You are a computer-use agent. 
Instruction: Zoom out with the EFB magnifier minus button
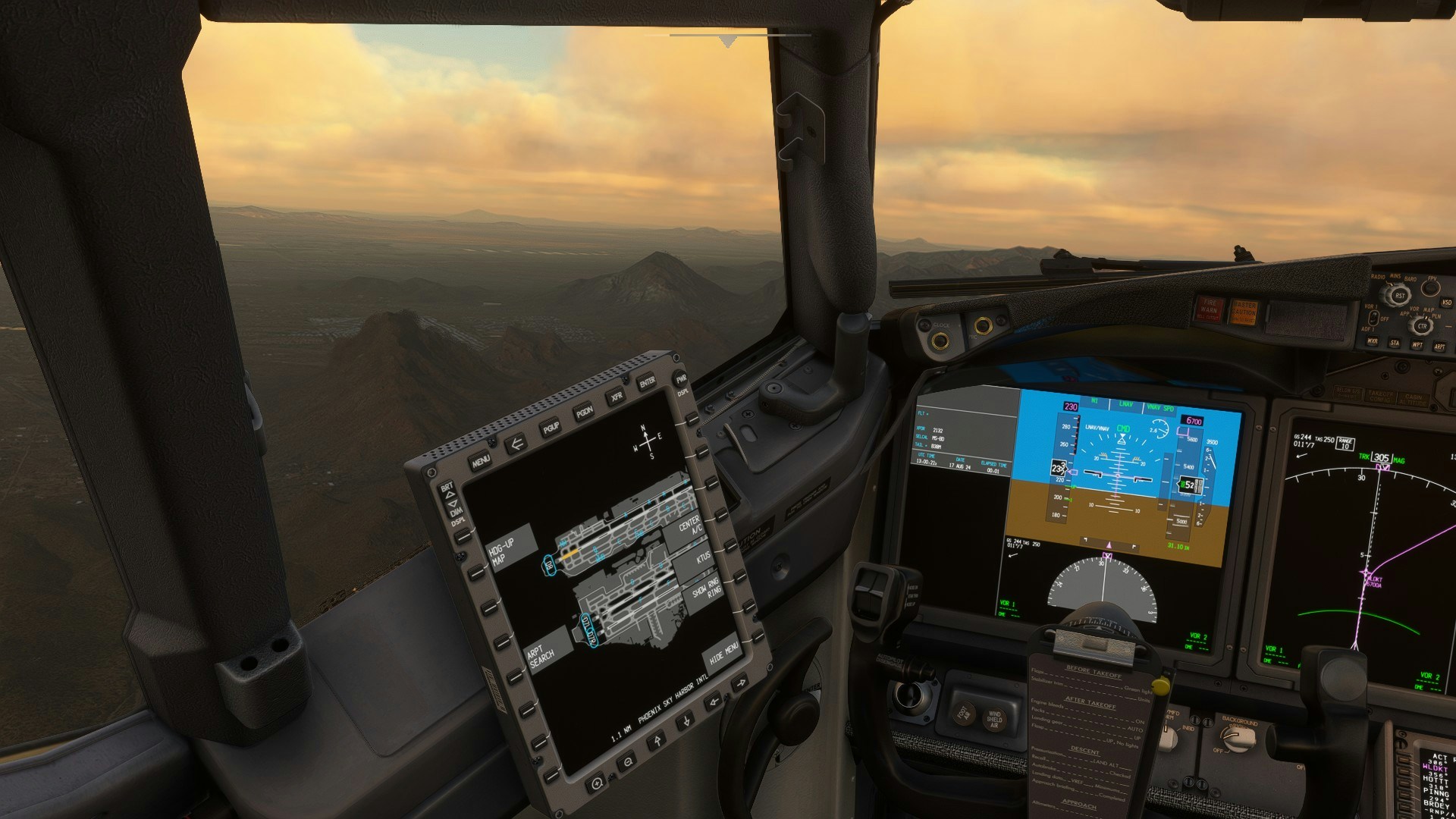[x=628, y=761]
